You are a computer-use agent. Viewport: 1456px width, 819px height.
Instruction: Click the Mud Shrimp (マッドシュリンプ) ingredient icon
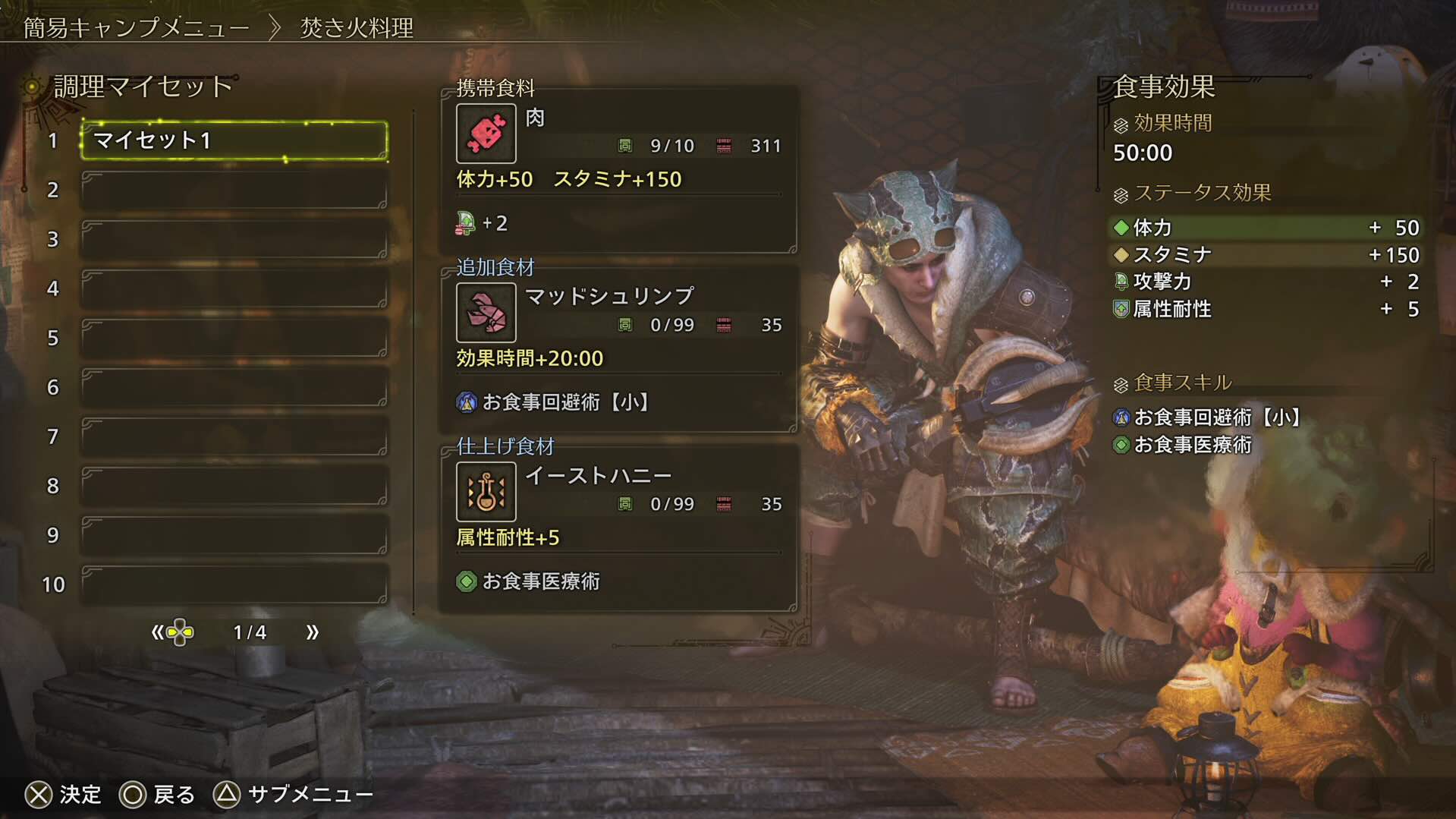pos(485,313)
